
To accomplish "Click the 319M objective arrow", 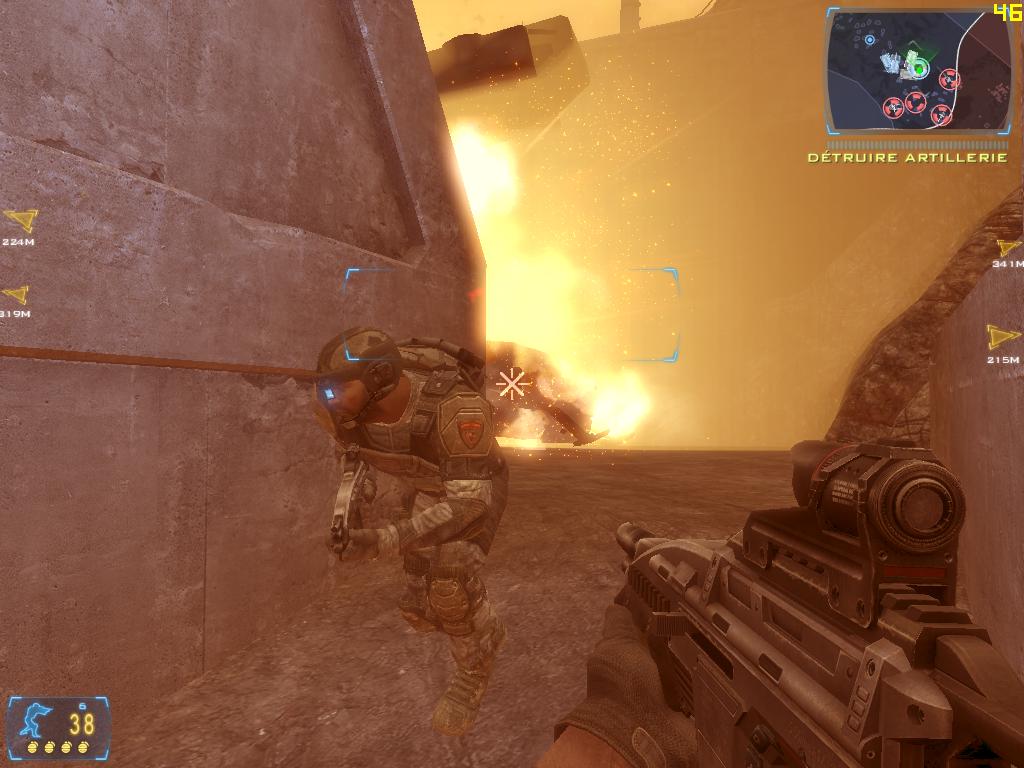I will 15,295.
